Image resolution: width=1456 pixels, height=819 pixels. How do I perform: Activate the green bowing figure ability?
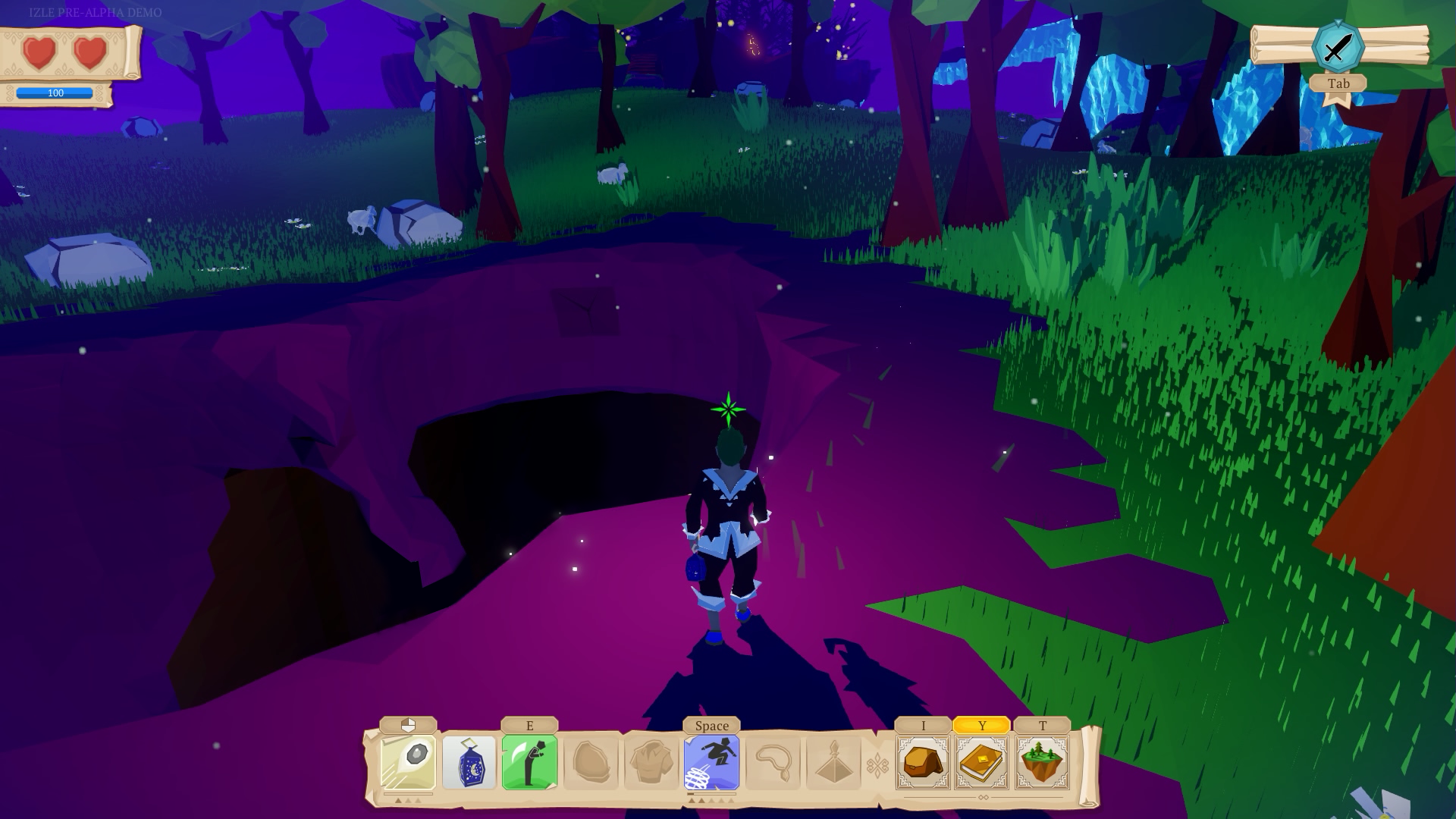pyautogui.click(x=529, y=762)
